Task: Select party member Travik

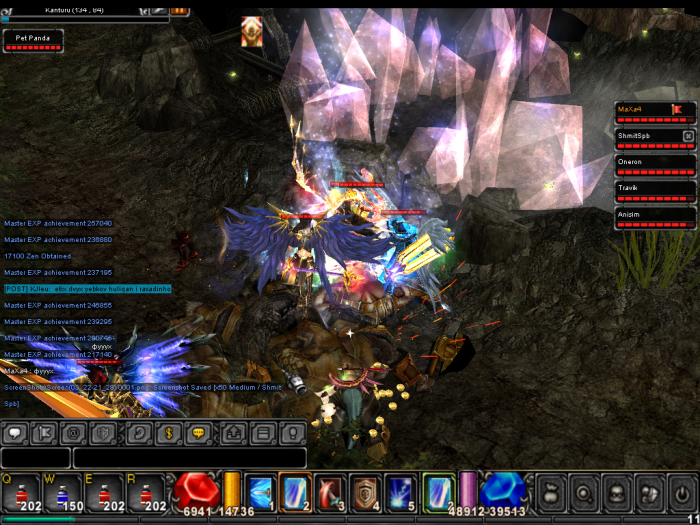Action: point(654,191)
